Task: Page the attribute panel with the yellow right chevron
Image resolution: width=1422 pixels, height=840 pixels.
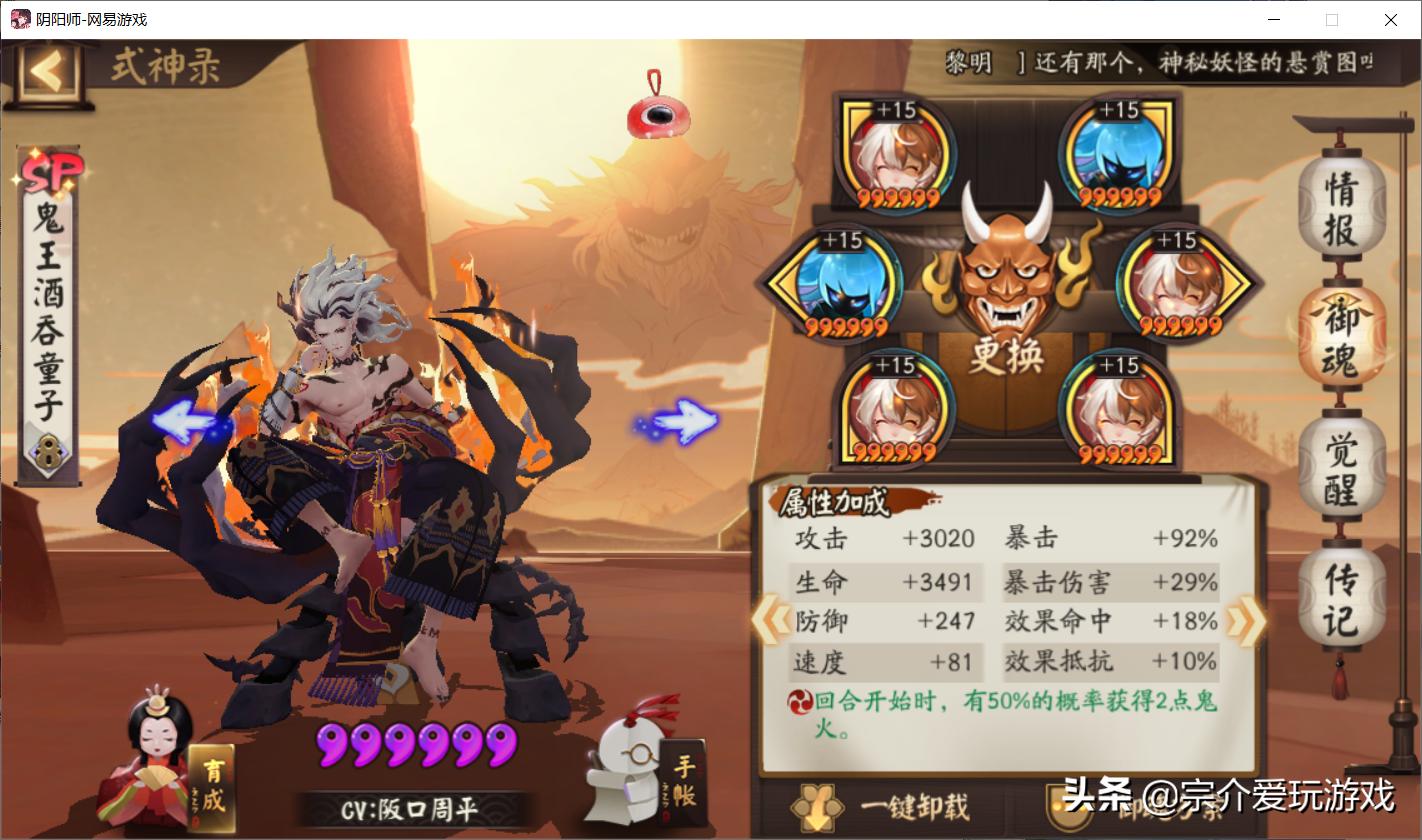Action: point(1246,621)
